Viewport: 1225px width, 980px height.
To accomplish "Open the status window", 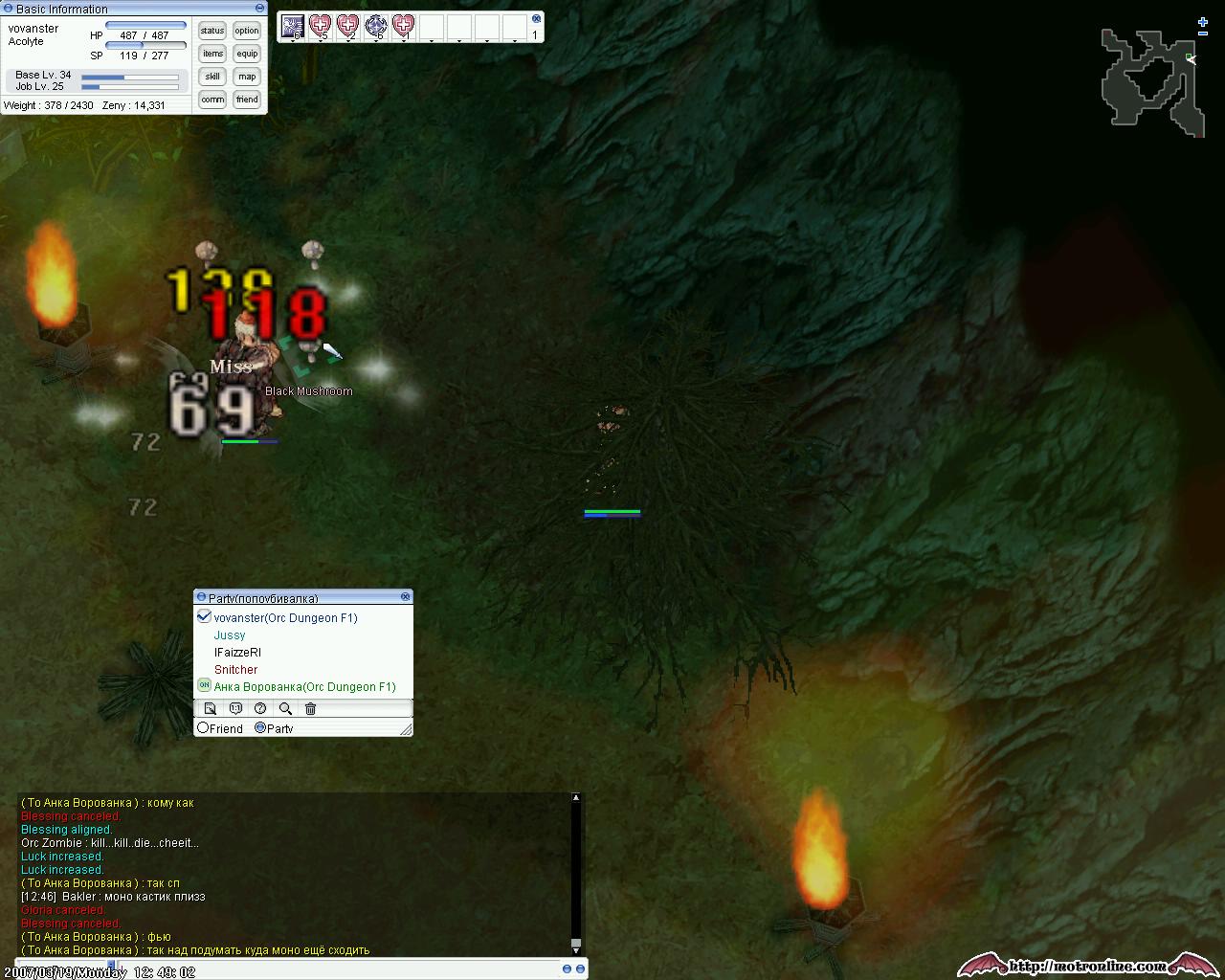I will [x=212, y=31].
